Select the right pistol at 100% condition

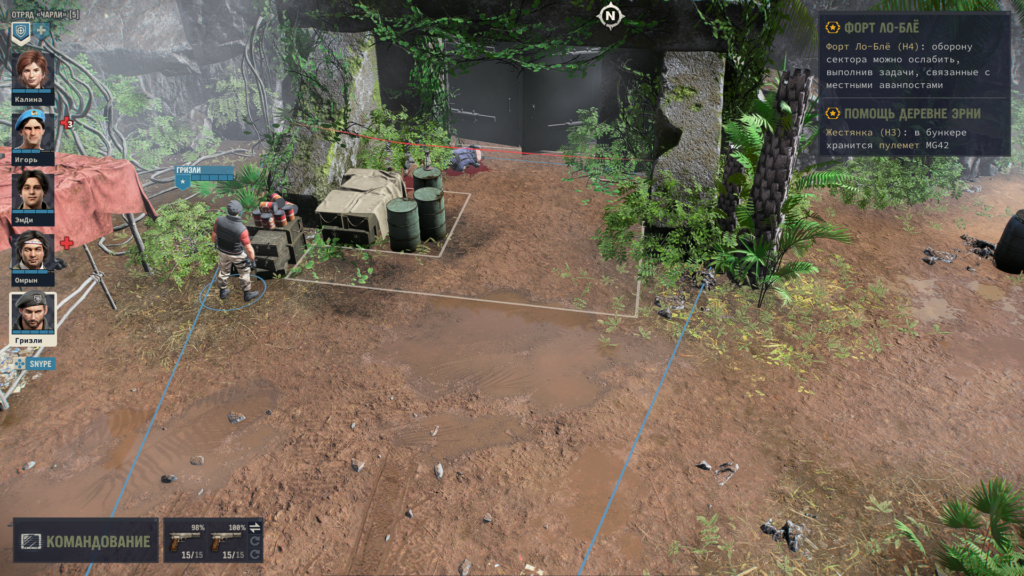pyautogui.click(x=226, y=540)
